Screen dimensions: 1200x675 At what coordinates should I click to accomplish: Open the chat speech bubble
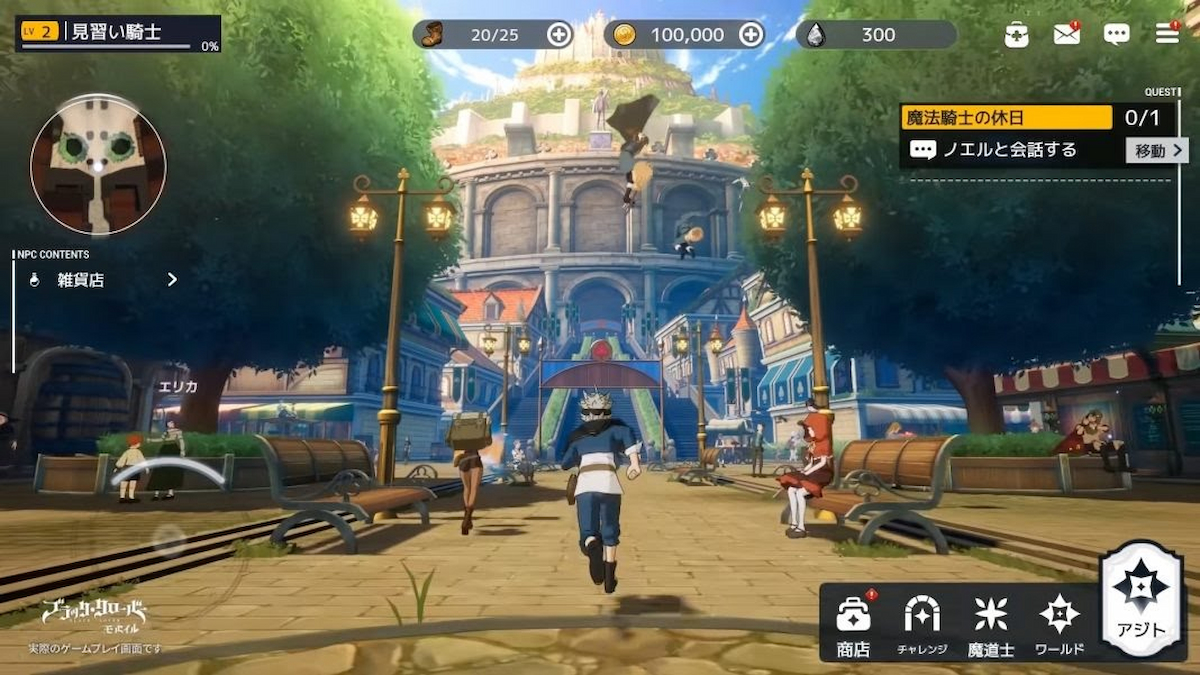click(x=1117, y=34)
